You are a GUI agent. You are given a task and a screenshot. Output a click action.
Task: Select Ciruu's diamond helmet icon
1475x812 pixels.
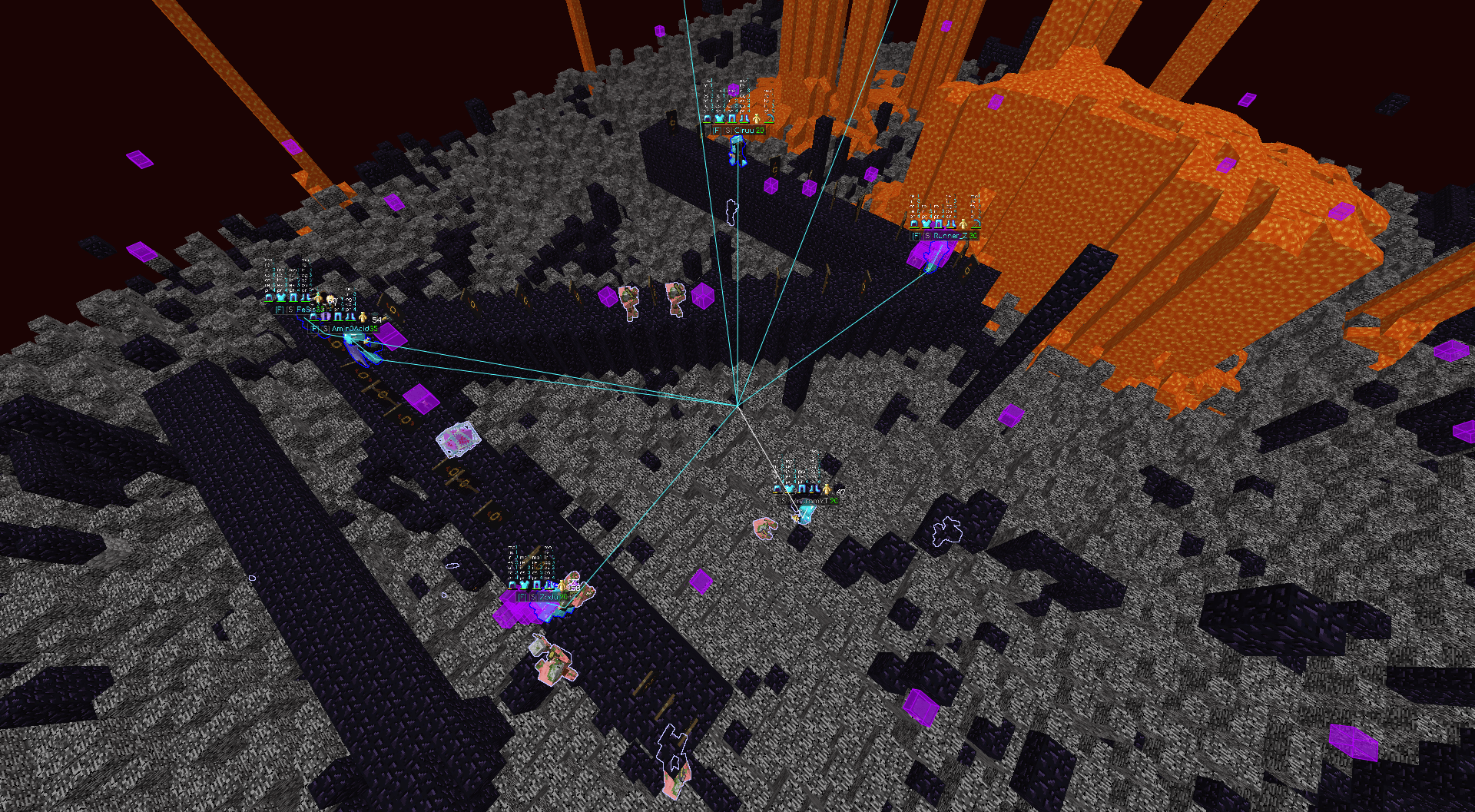[x=708, y=118]
